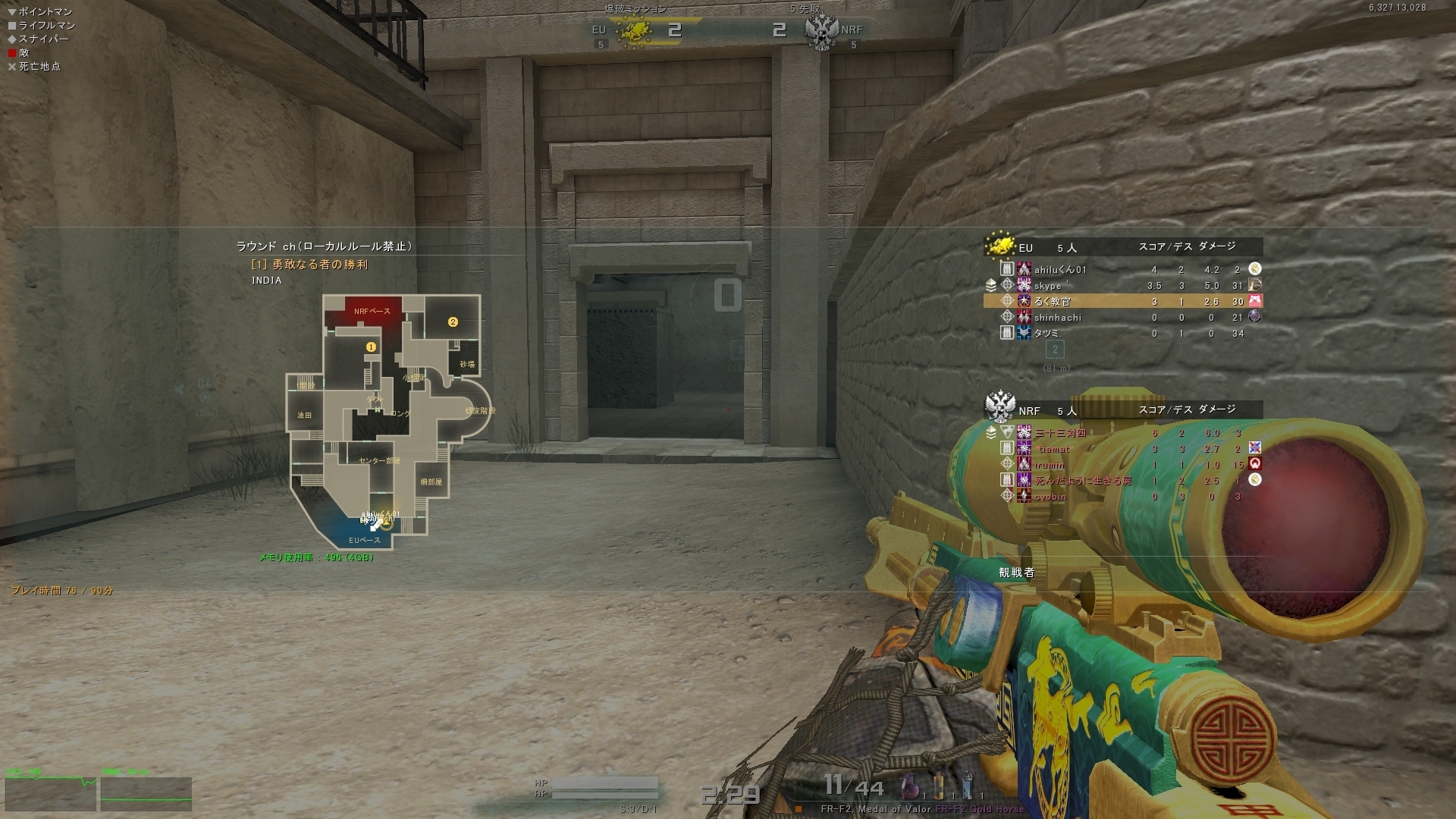Image resolution: width=1456 pixels, height=819 pixels.
Task: Select the タツミ. player row
Action: pos(1047,334)
